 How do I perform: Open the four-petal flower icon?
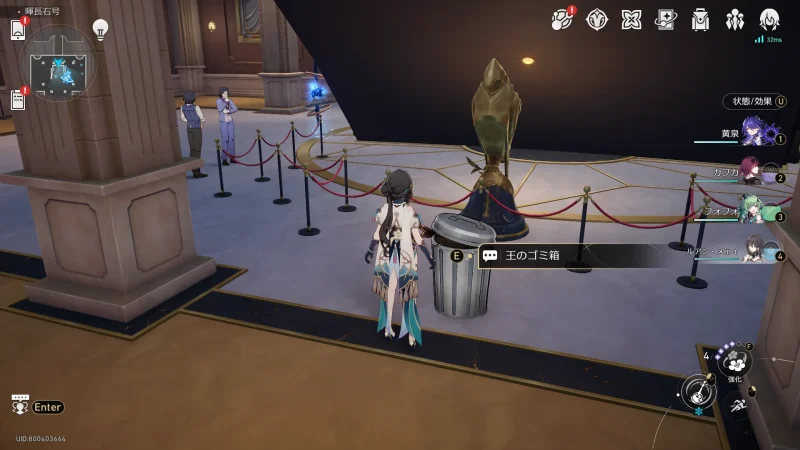pos(631,19)
